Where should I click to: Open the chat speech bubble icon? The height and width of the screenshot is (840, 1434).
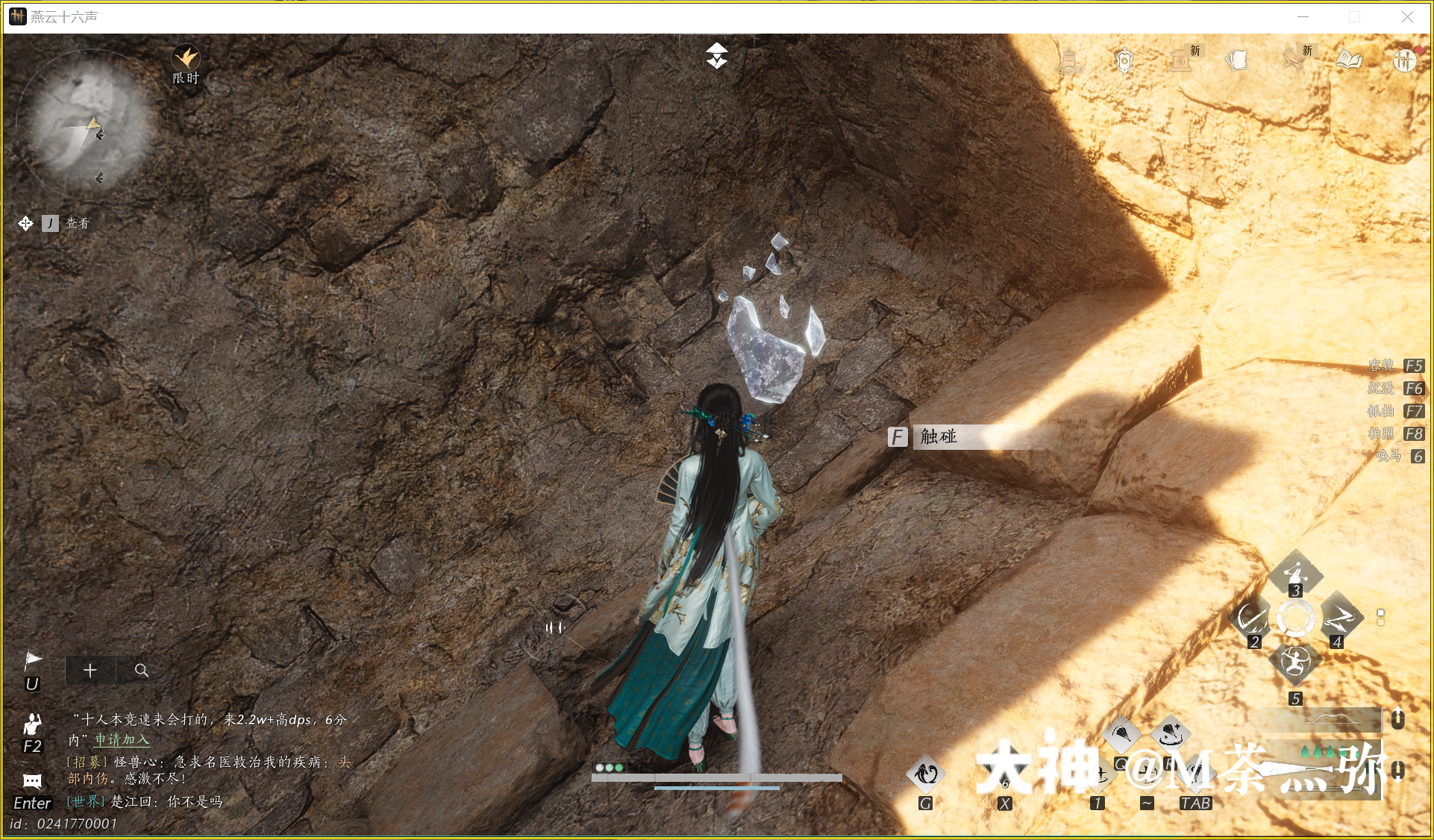32,781
